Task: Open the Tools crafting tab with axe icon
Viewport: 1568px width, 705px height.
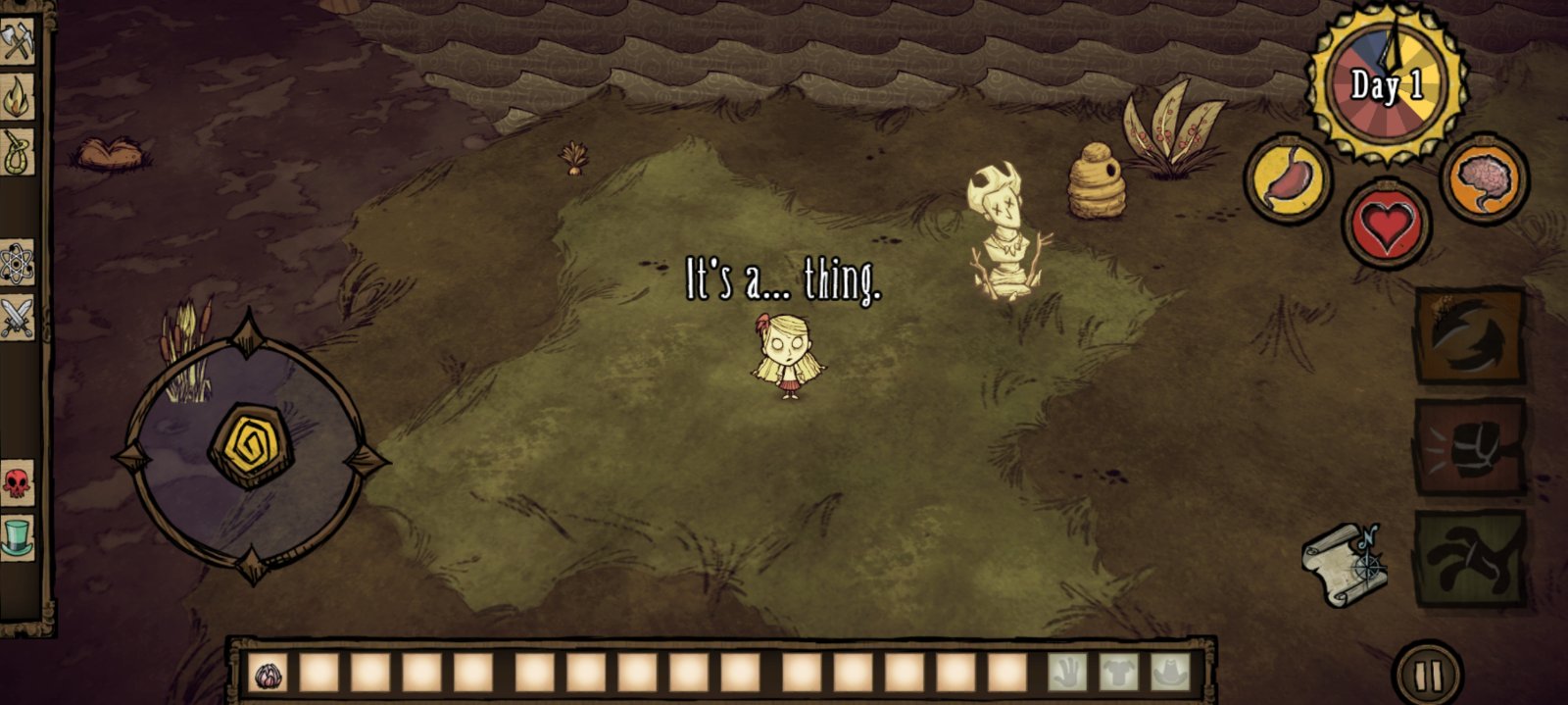Action: [17, 44]
